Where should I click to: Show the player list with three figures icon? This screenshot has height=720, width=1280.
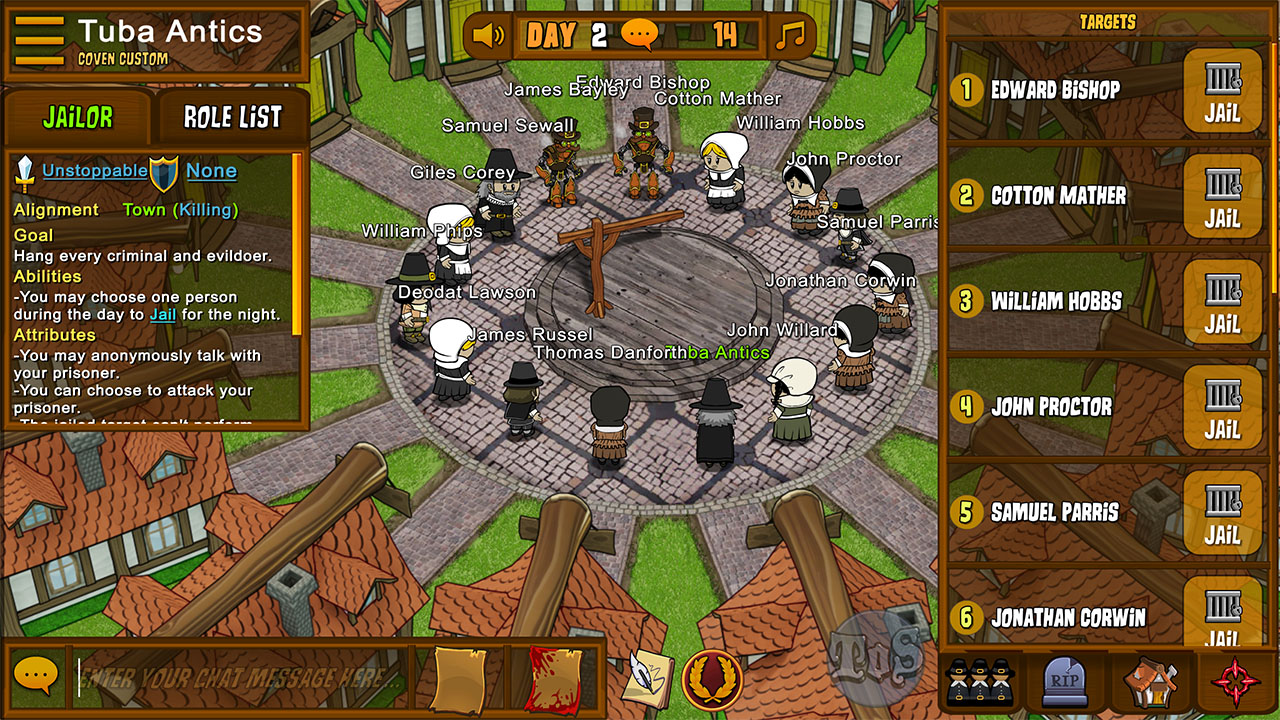978,682
